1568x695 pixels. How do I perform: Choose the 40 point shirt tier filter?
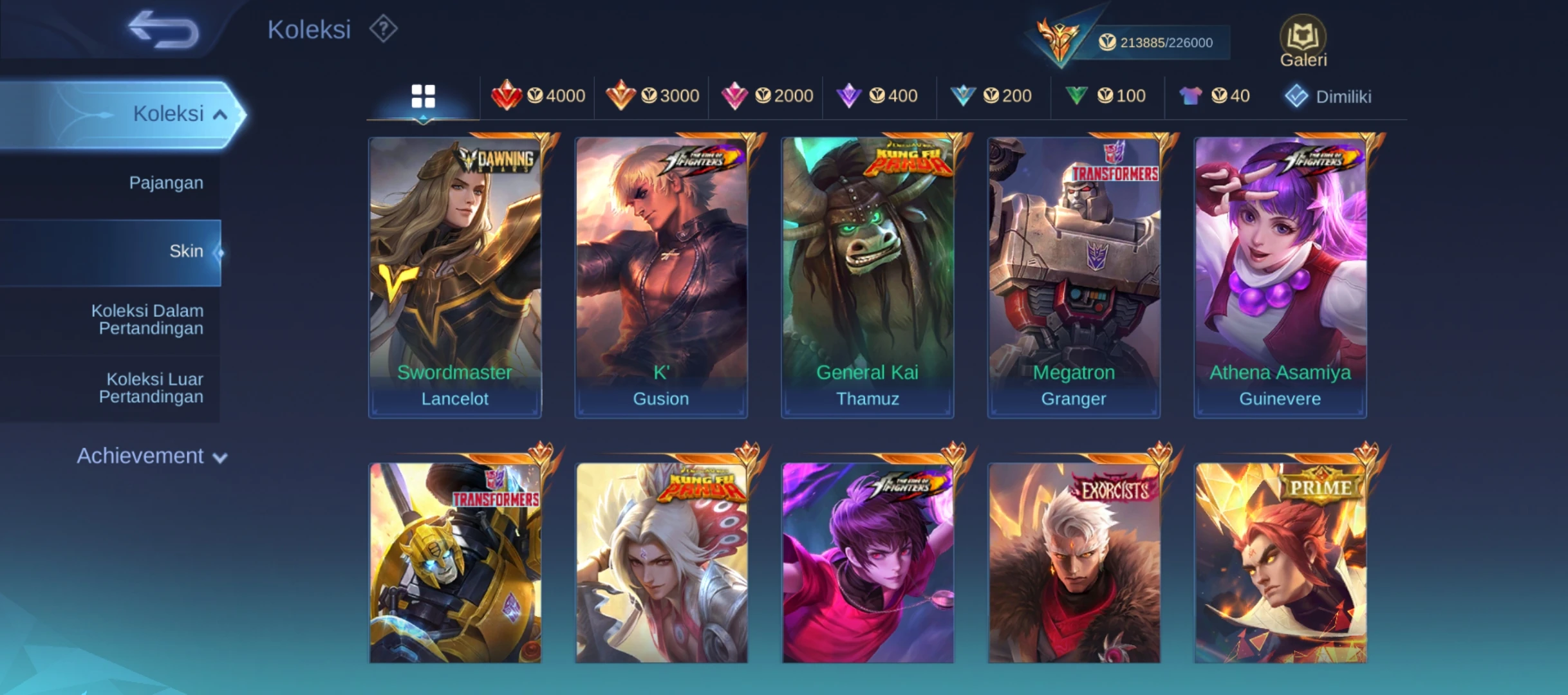1215,97
